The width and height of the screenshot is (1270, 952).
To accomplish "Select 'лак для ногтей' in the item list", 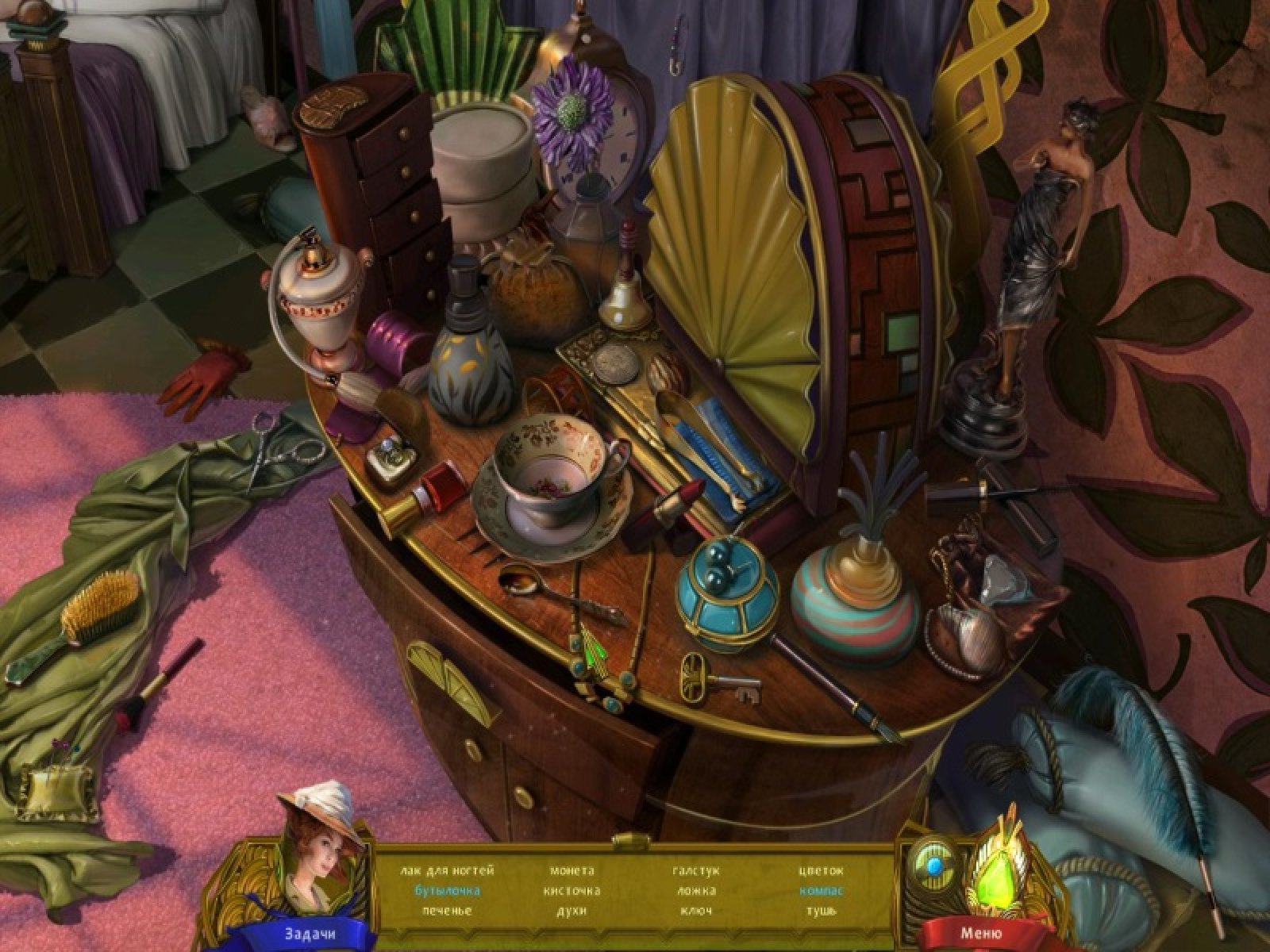I will point(448,870).
